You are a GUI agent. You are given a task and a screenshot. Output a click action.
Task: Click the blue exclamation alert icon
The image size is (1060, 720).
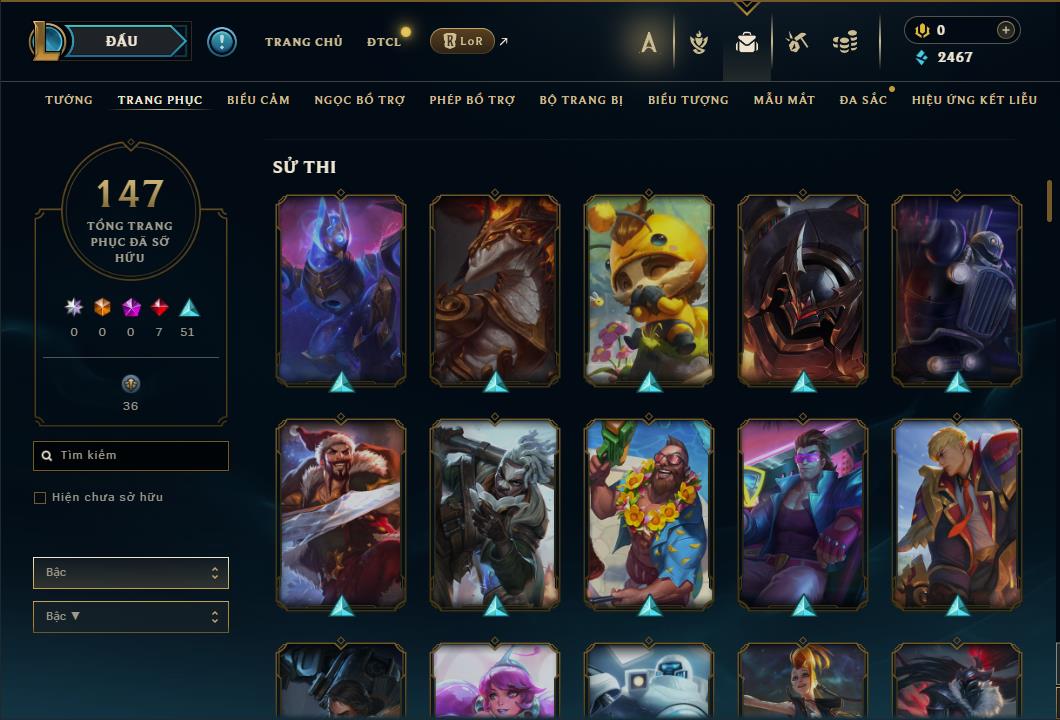(x=222, y=42)
